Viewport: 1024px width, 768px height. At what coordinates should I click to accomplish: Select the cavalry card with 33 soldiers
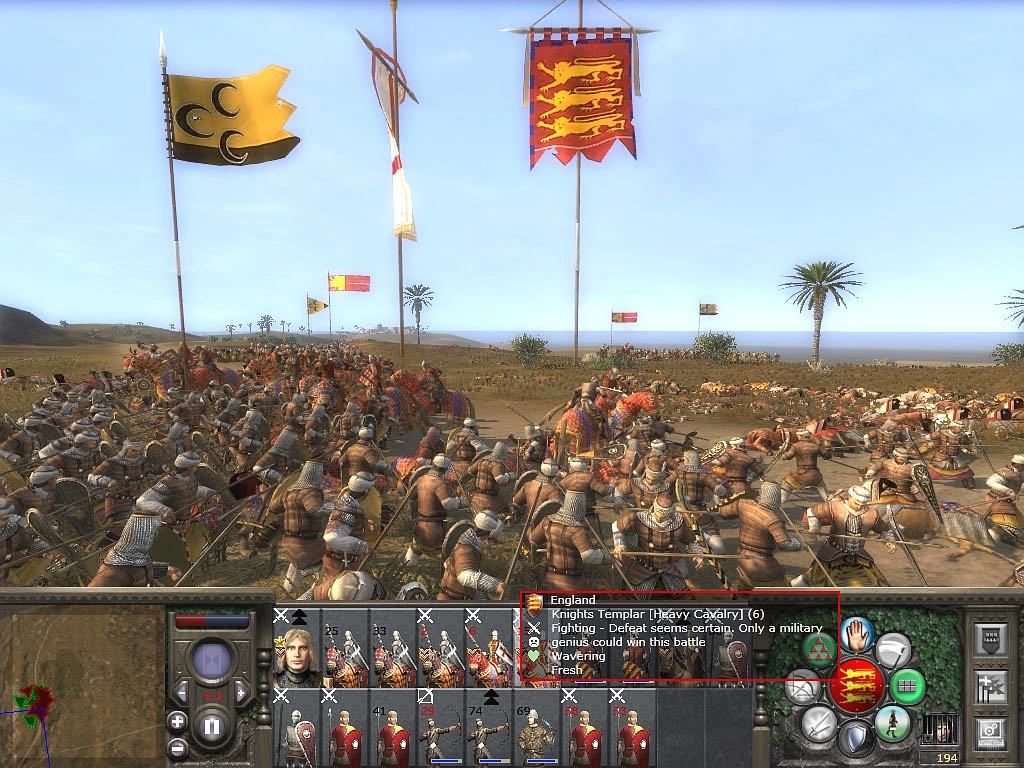(x=392, y=655)
